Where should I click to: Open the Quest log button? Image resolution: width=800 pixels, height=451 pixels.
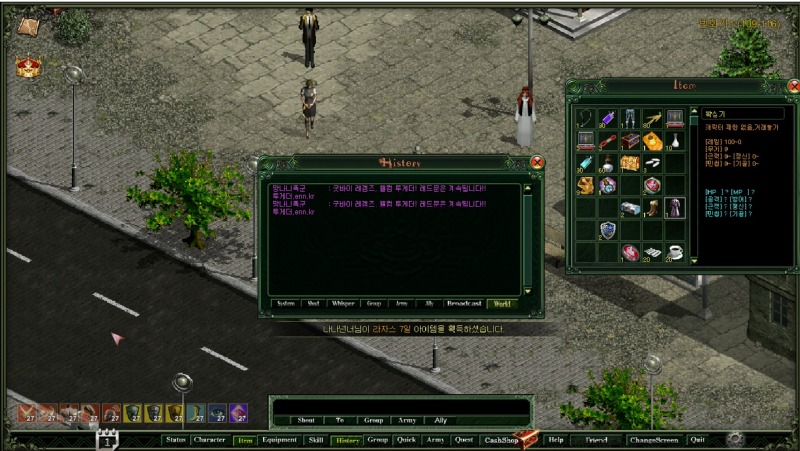coord(463,439)
